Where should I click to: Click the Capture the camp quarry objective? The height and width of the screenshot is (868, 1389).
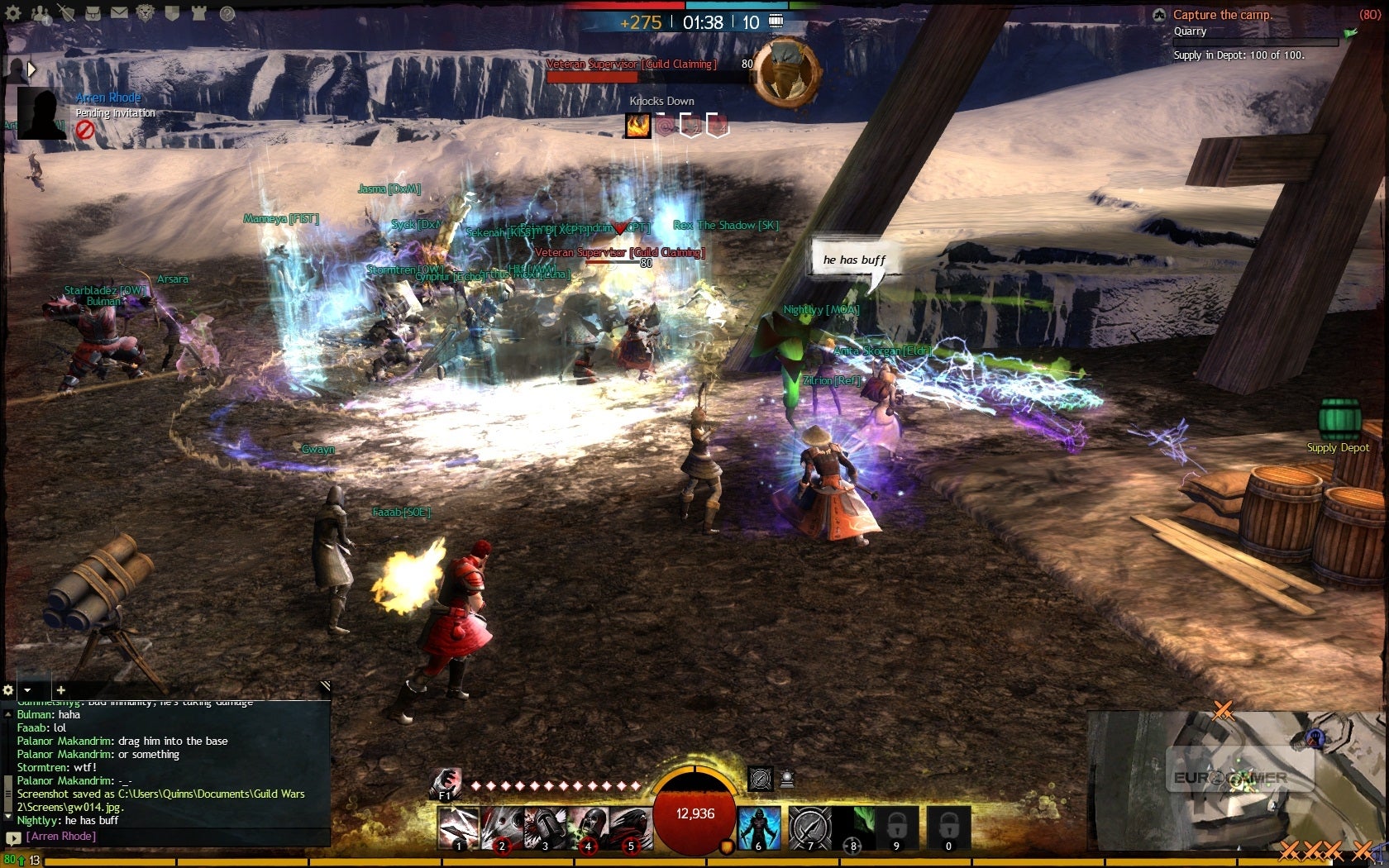[1224, 14]
